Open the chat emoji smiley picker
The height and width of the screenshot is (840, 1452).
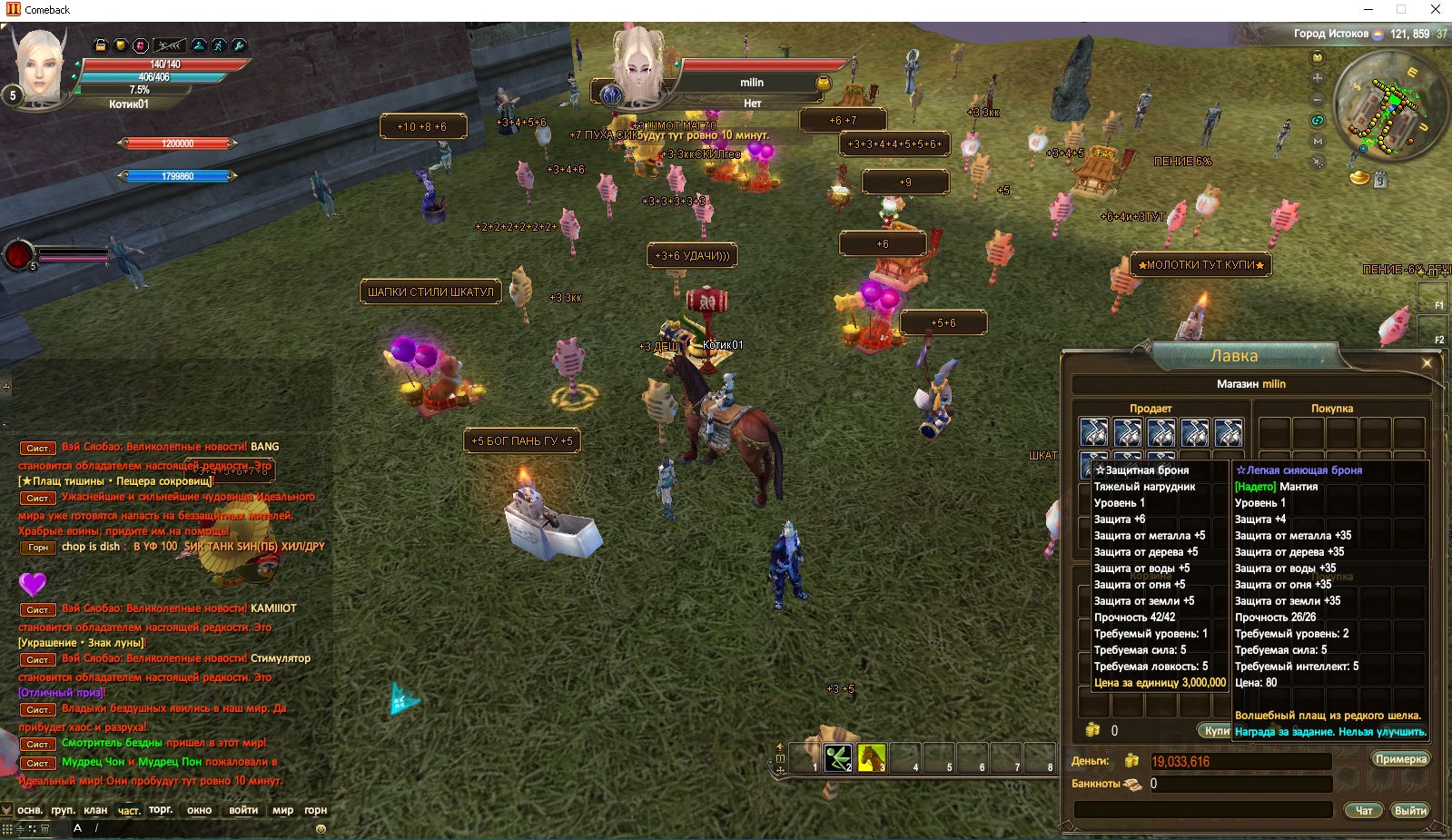(x=321, y=828)
